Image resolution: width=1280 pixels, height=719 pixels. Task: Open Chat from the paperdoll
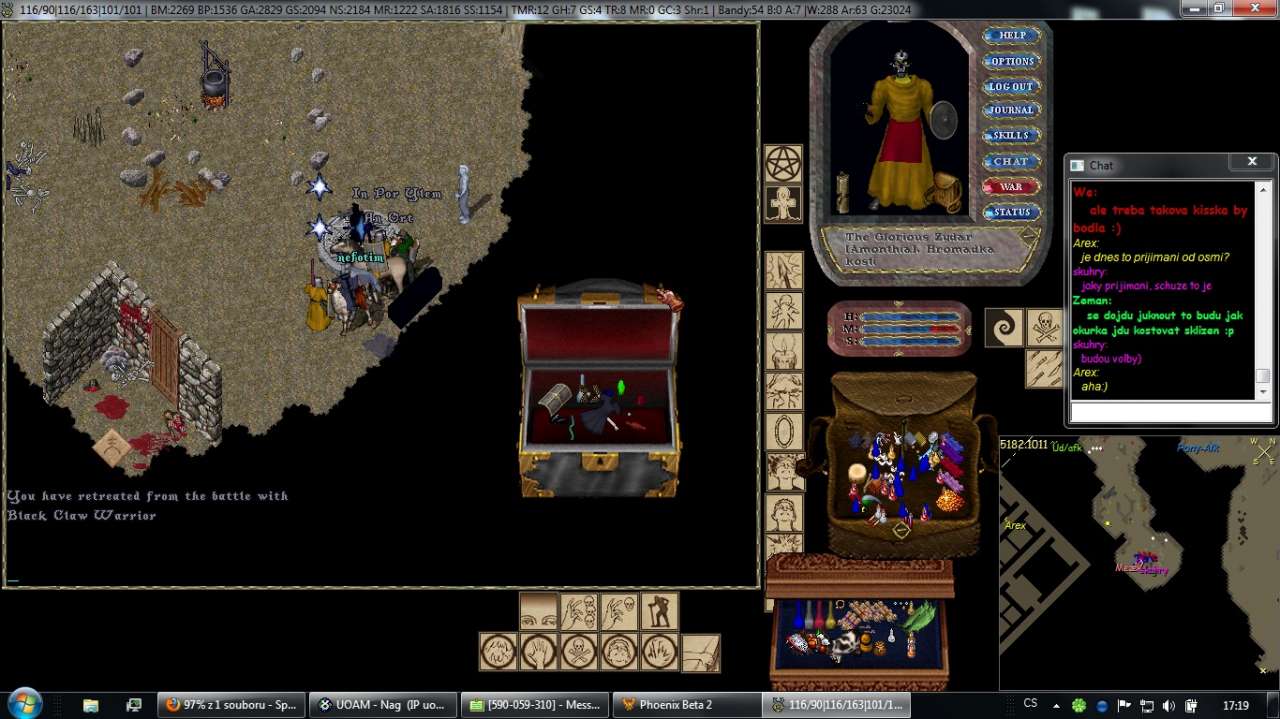click(1012, 161)
